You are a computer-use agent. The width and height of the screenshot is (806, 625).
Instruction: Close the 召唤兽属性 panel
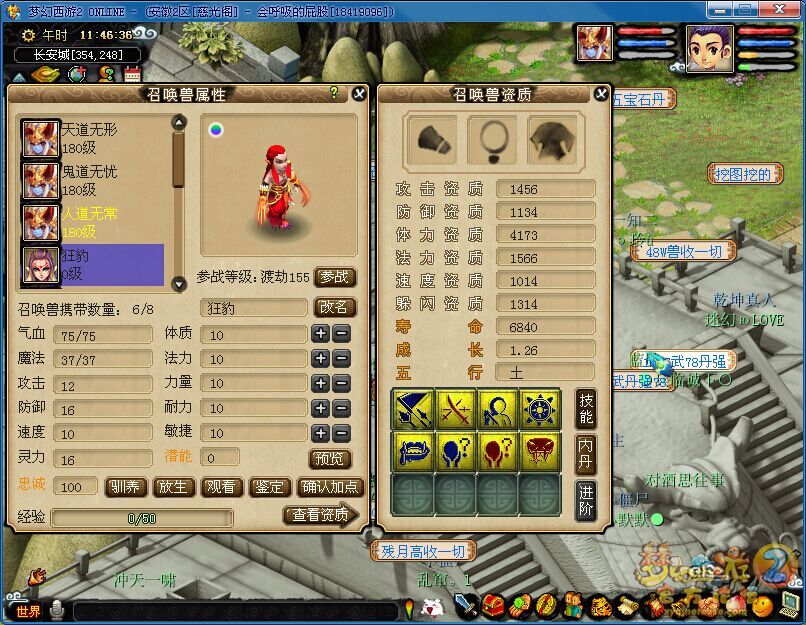click(x=360, y=93)
